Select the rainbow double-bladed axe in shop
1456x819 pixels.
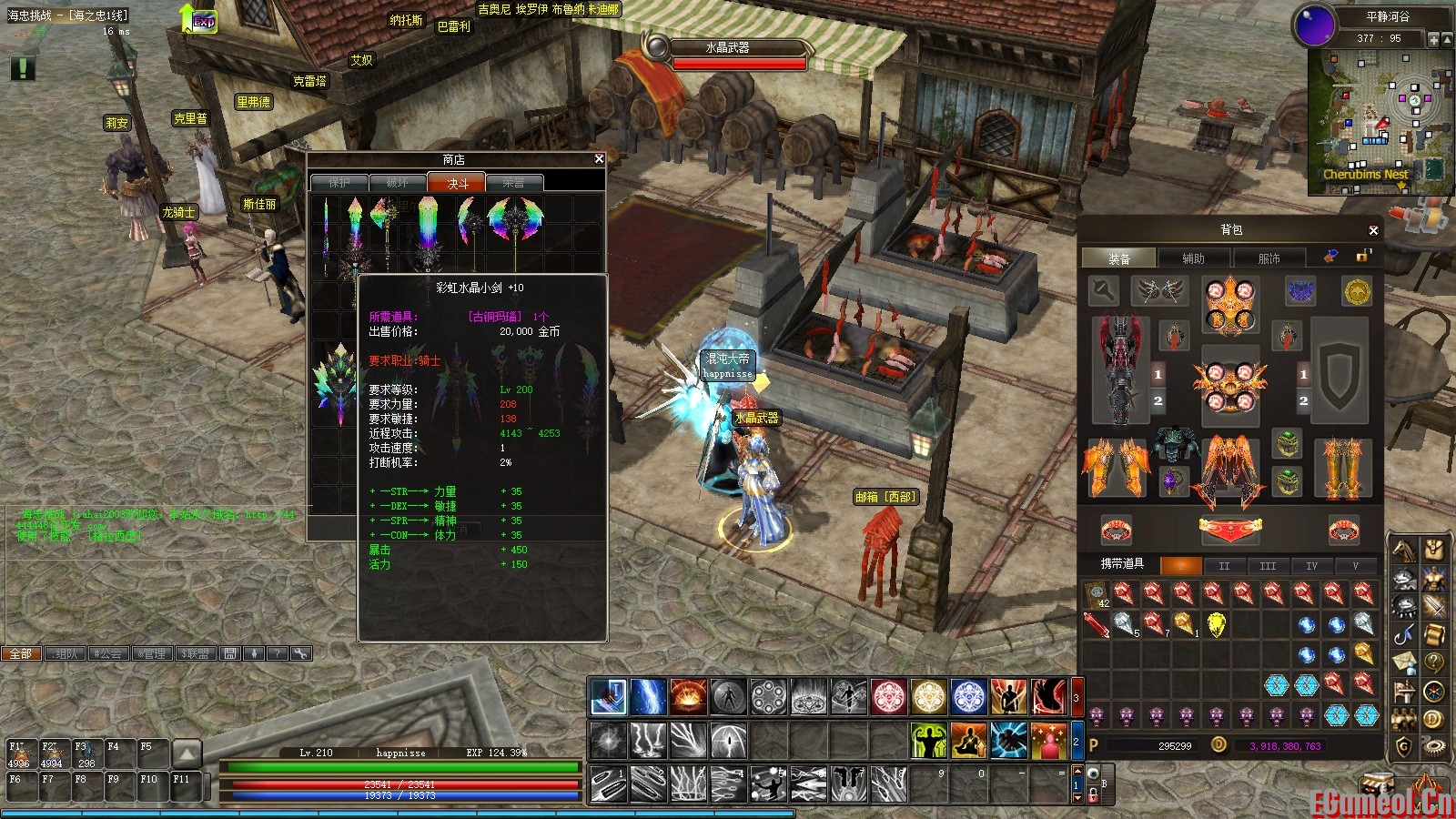(515, 223)
